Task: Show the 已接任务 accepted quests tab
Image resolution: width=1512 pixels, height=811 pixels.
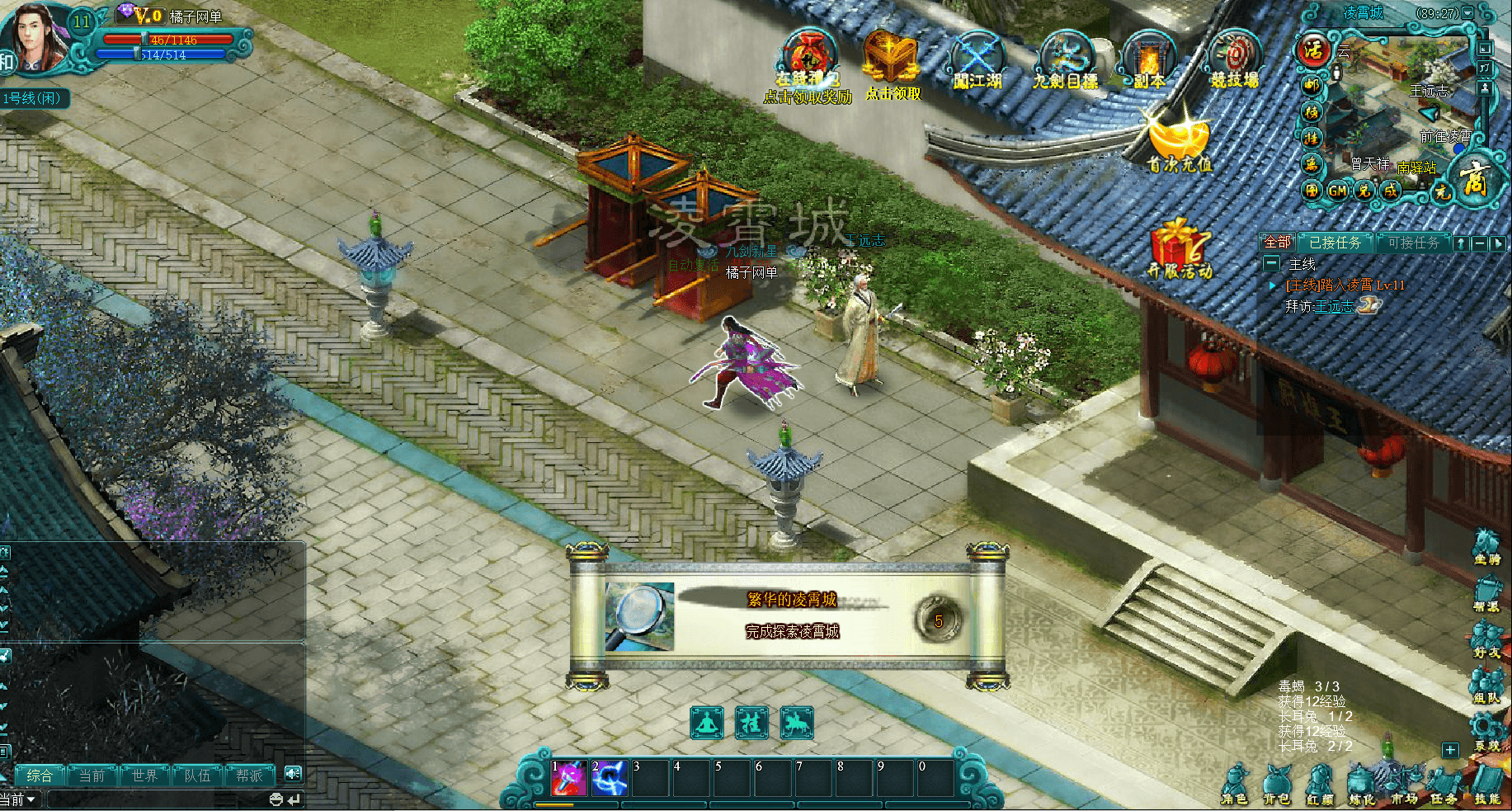Action: (x=1335, y=243)
